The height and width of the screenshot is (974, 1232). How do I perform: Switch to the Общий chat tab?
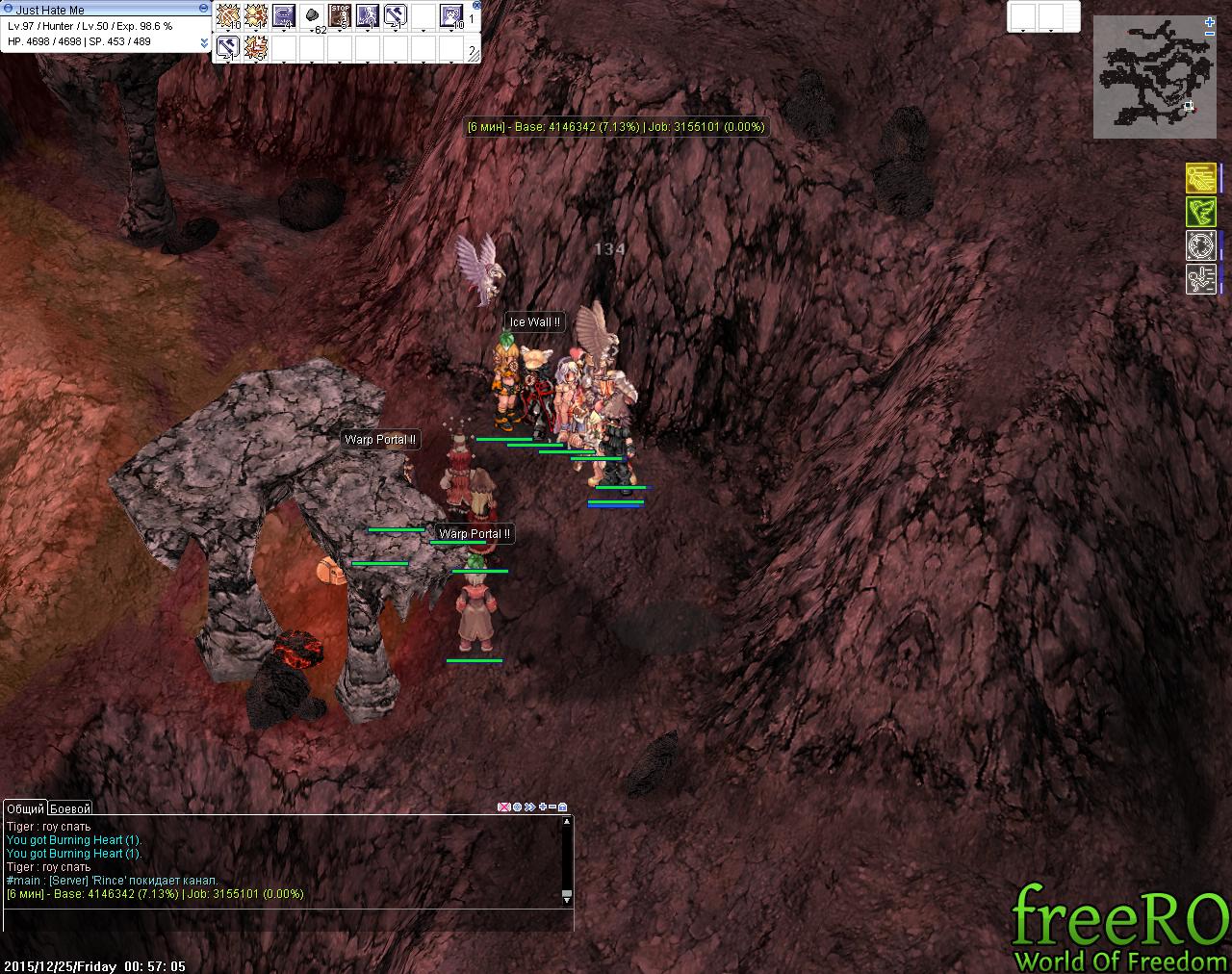click(x=25, y=809)
